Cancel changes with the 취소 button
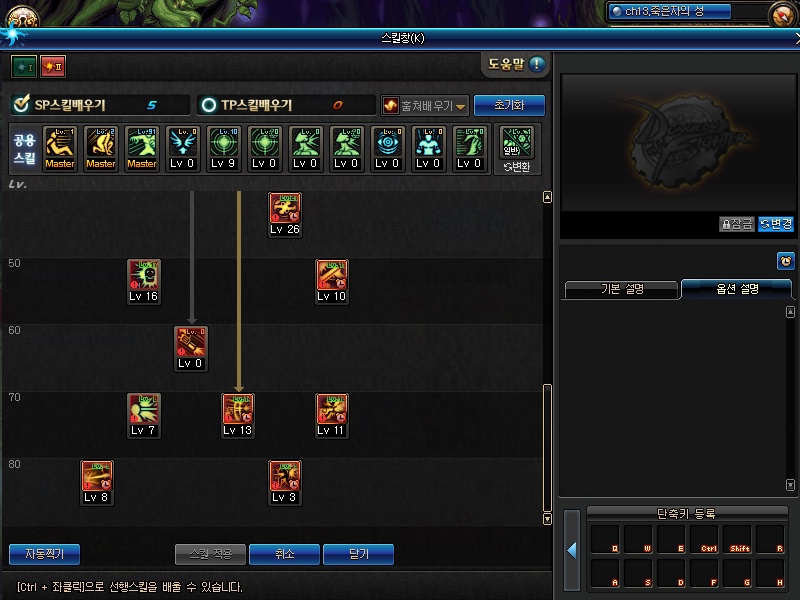This screenshot has width=800, height=600. [285, 554]
